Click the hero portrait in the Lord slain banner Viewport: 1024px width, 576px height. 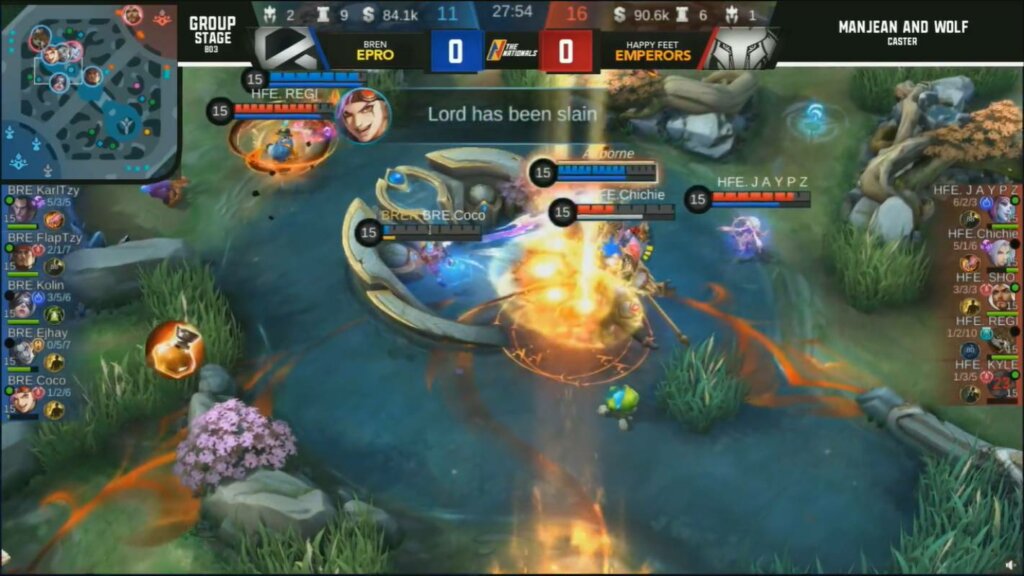point(364,114)
